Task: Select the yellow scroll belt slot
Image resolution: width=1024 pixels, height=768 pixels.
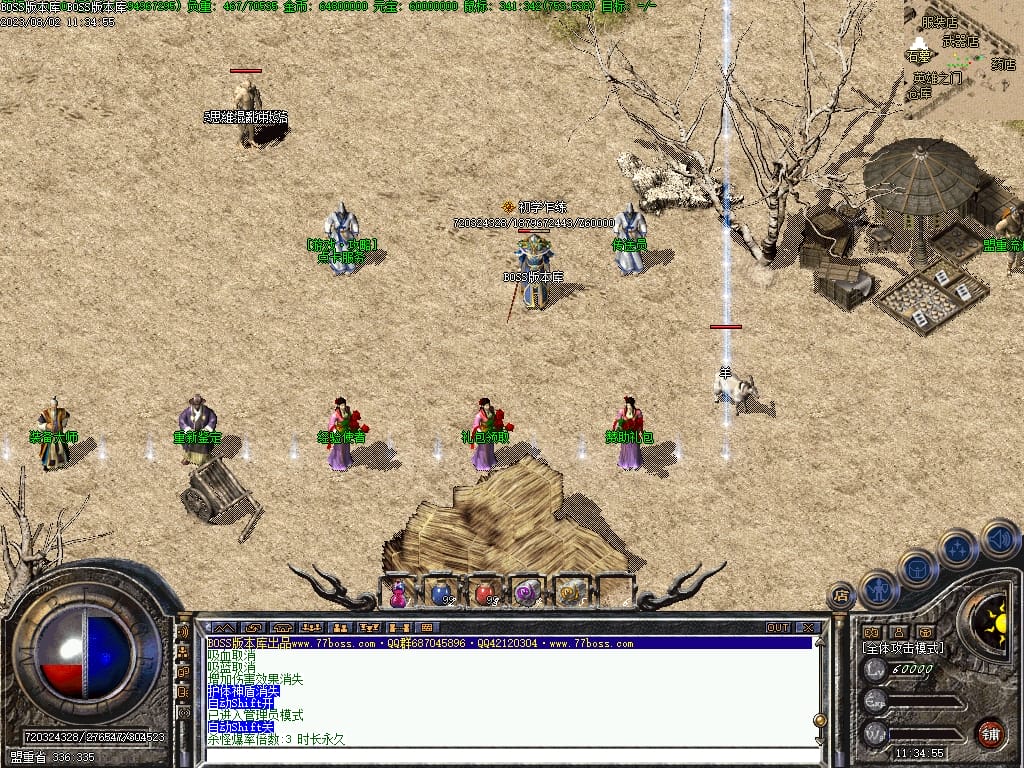Action: click(x=571, y=593)
